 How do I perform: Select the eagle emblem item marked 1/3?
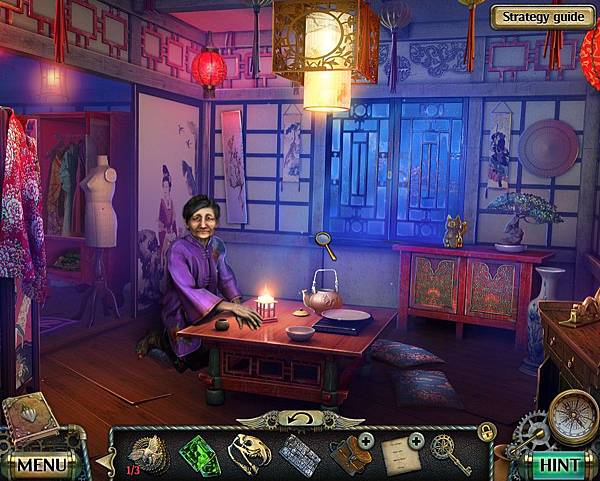tap(150, 453)
